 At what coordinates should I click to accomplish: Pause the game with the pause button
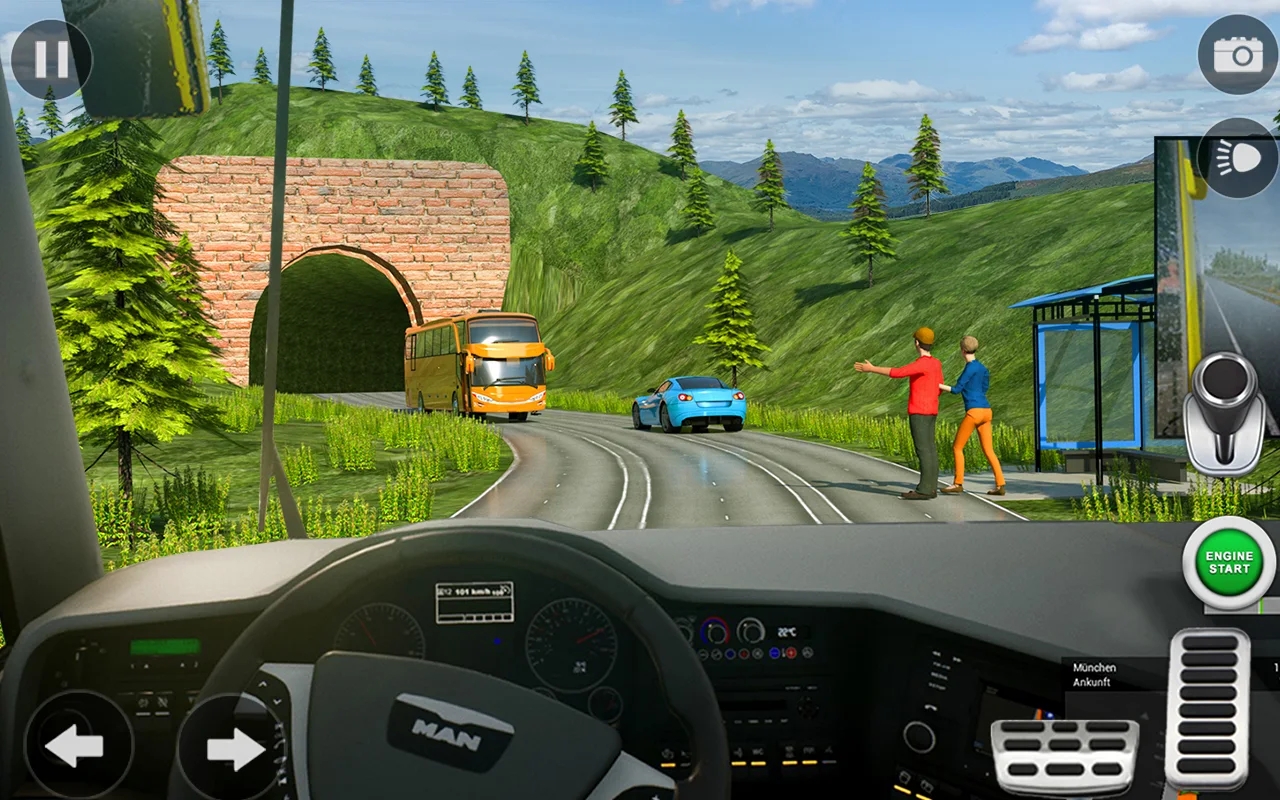pyautogui.click(x=51, y=59)
